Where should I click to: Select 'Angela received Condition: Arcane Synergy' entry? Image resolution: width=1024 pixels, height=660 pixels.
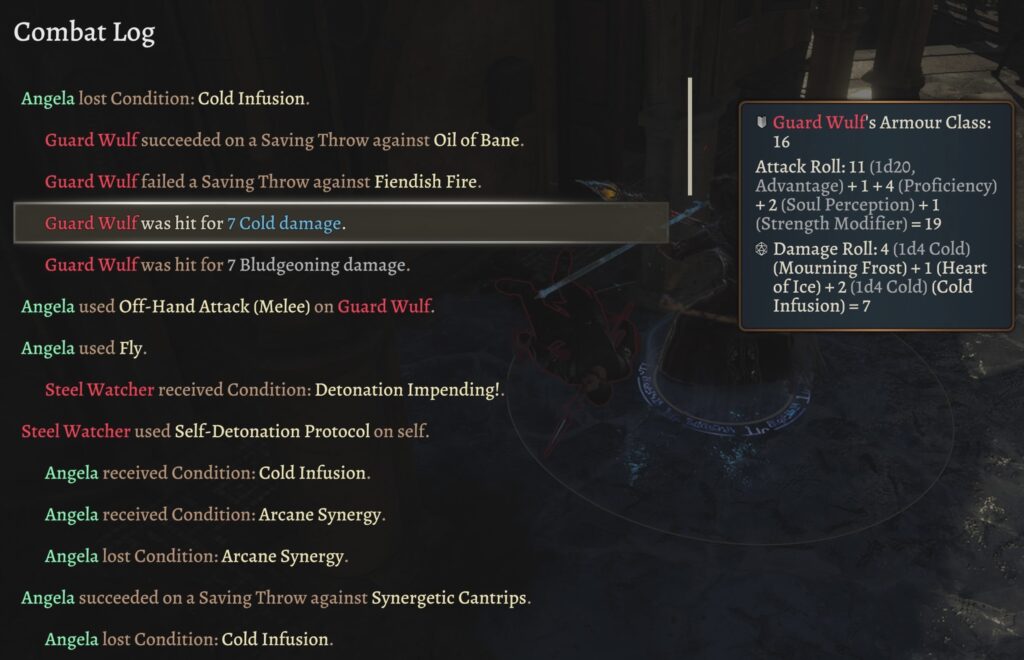pyautogui.click(x=215, y=514)
